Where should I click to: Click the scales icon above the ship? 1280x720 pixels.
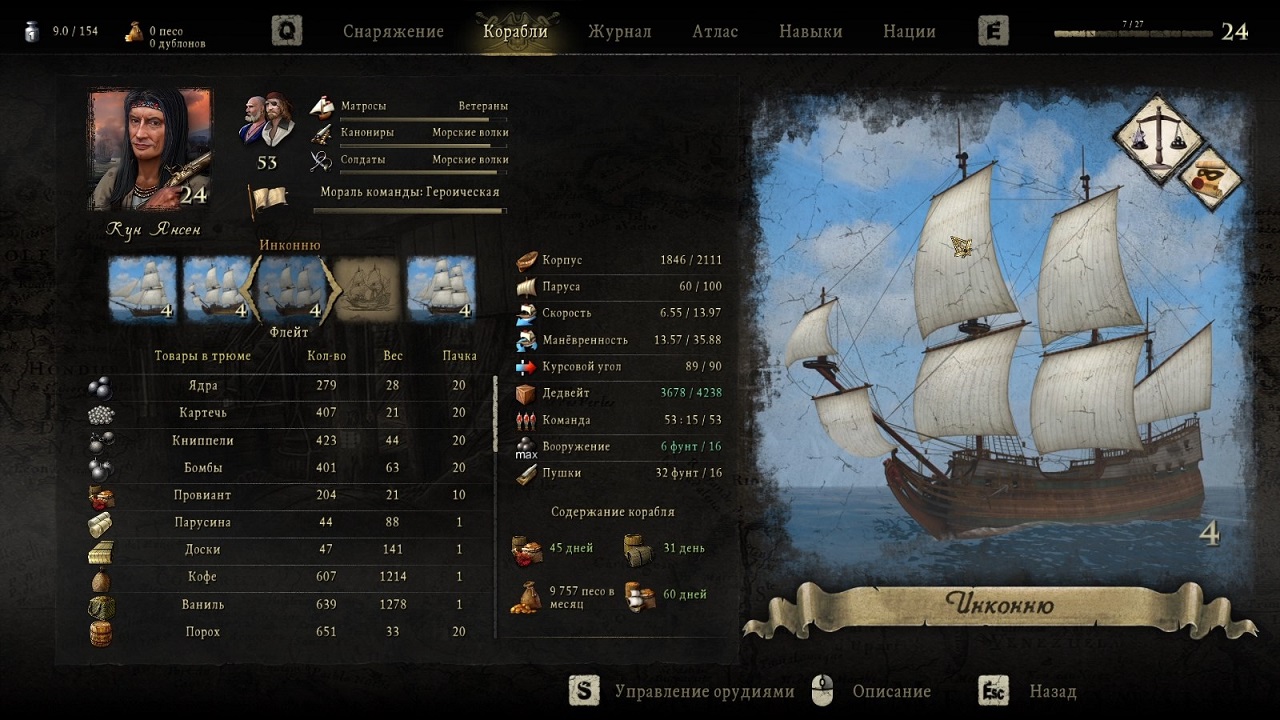(x=1158, y=138)
